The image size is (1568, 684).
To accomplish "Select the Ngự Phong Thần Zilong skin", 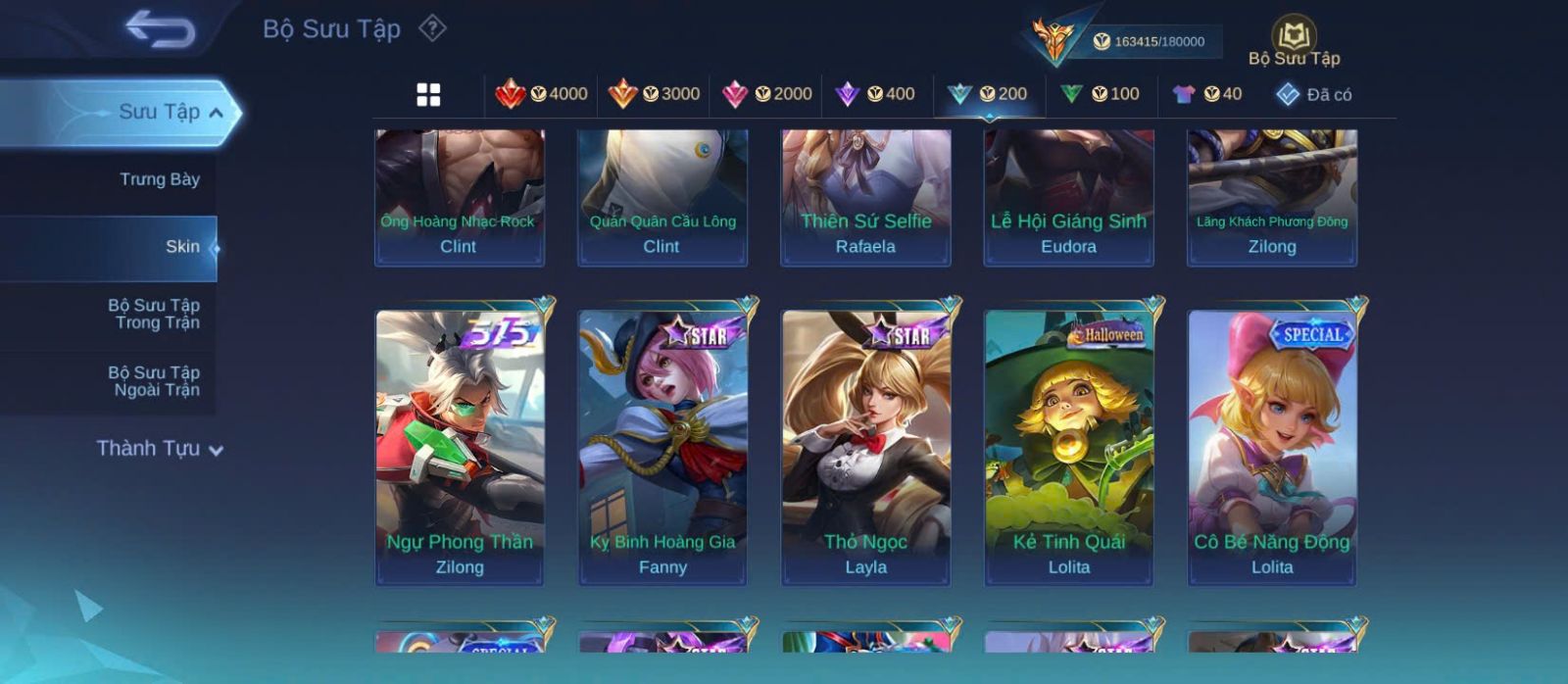I will (460, 446).
